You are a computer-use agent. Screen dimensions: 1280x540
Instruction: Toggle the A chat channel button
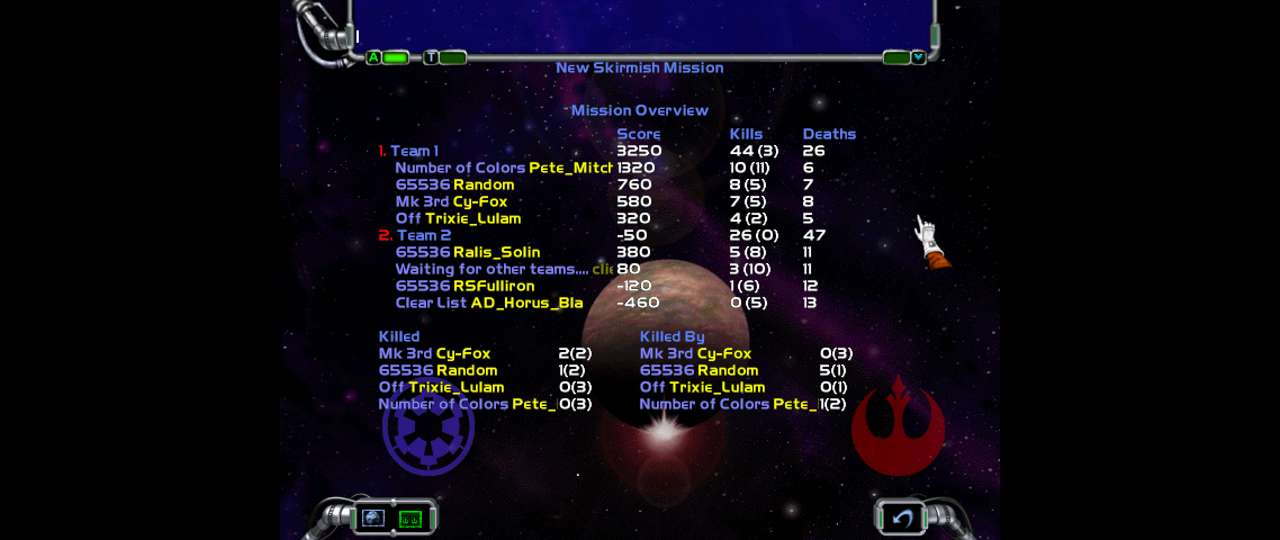pyautogui.click(x=374, y=58)
